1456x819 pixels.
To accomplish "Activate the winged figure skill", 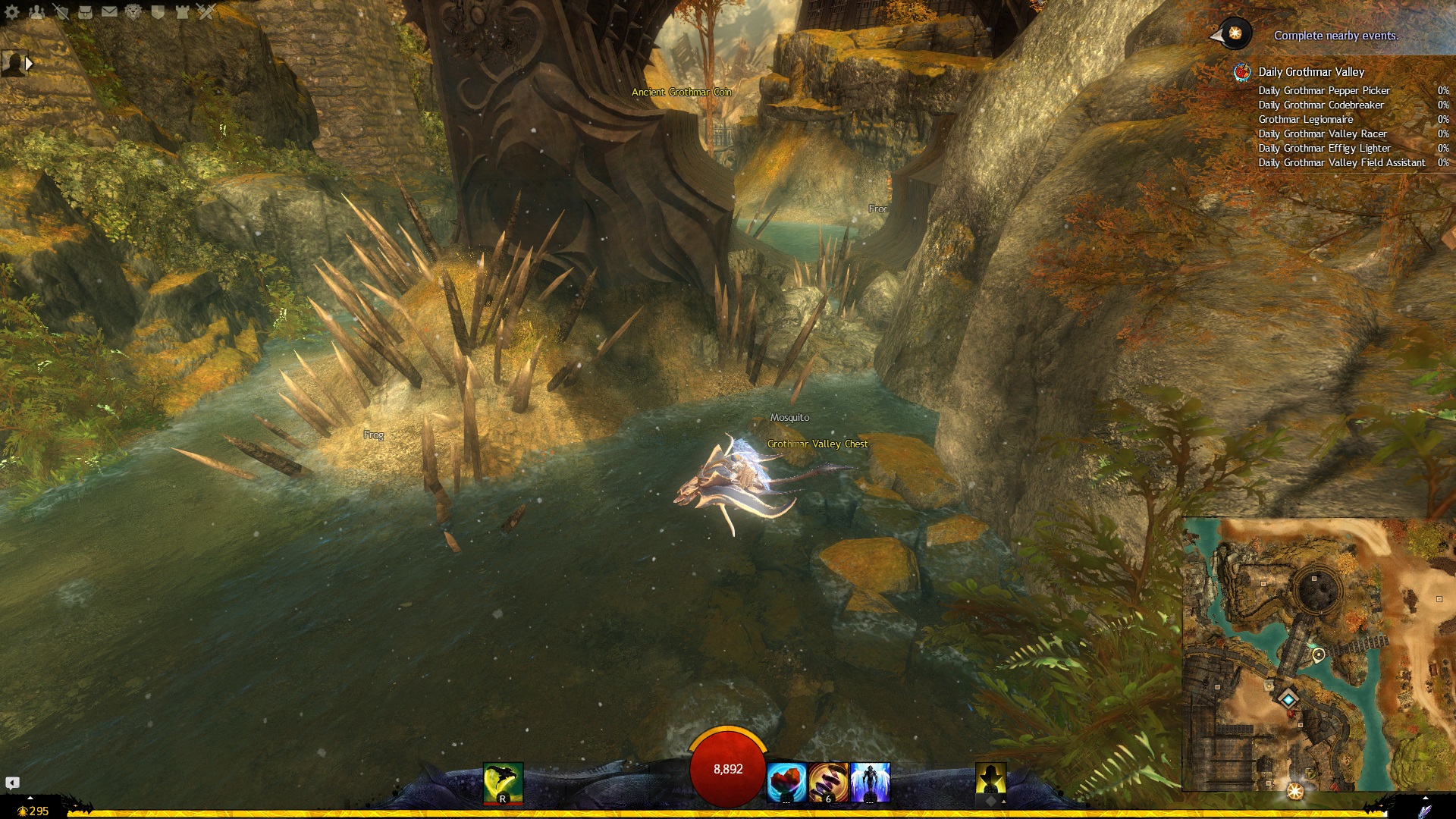I will tap(870, 783).
